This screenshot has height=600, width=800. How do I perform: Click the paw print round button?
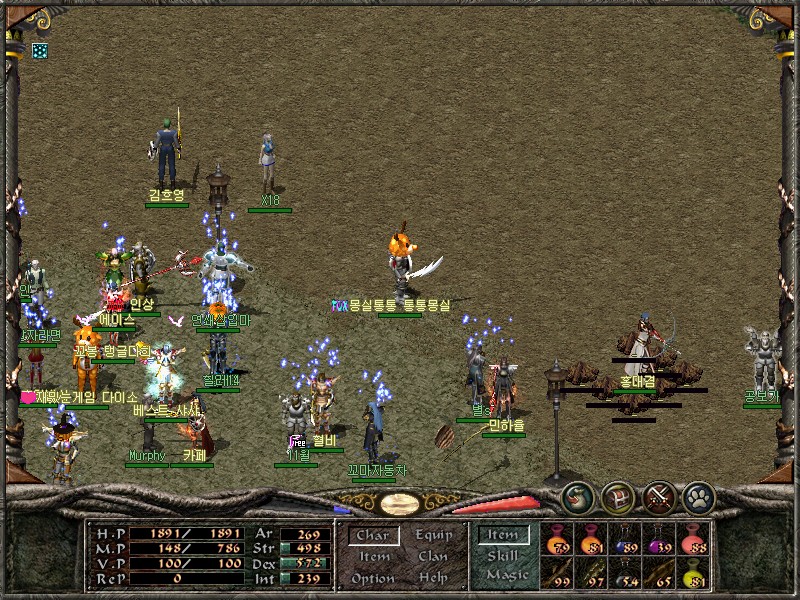[x=698, y=496]
